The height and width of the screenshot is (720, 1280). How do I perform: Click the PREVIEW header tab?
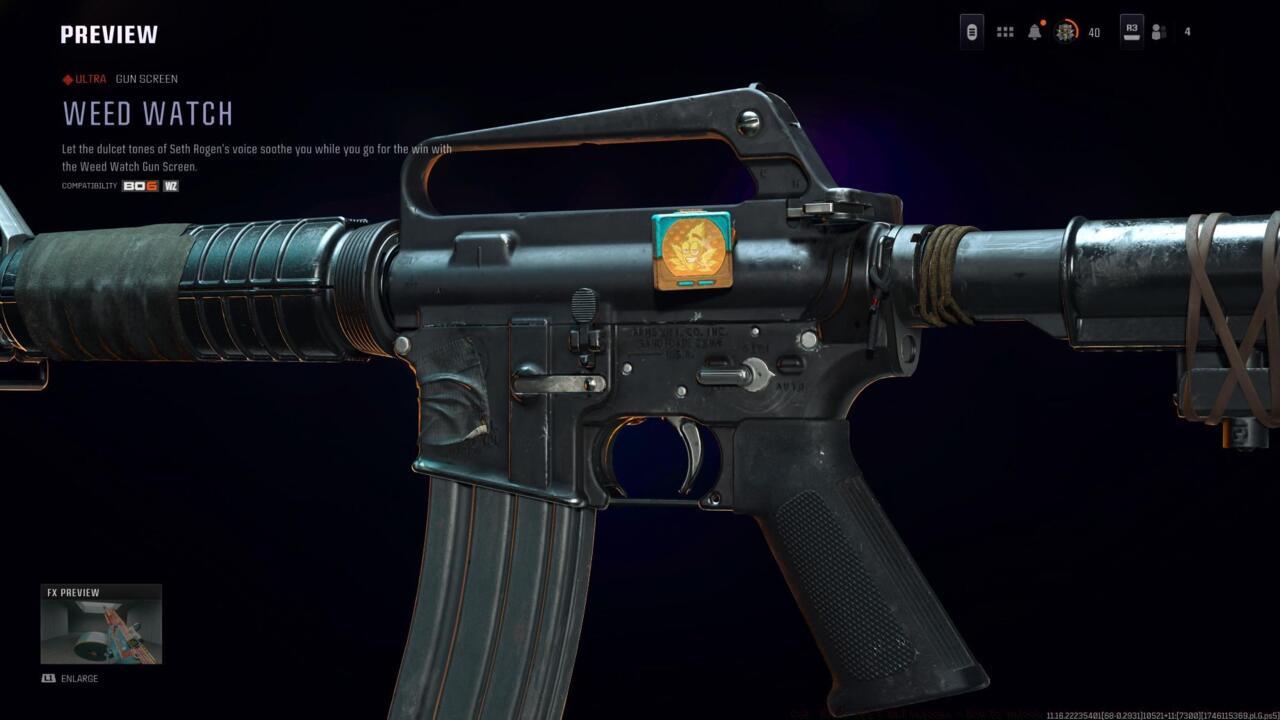tap(109, 34)
